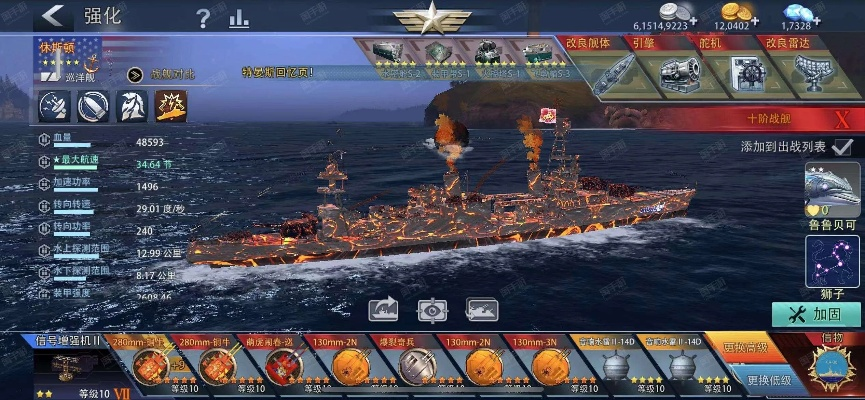Screen dimensions: 865x400
Task: Select the 鲁鲁贝可 whale companion portrait
Action: (832, 191)
